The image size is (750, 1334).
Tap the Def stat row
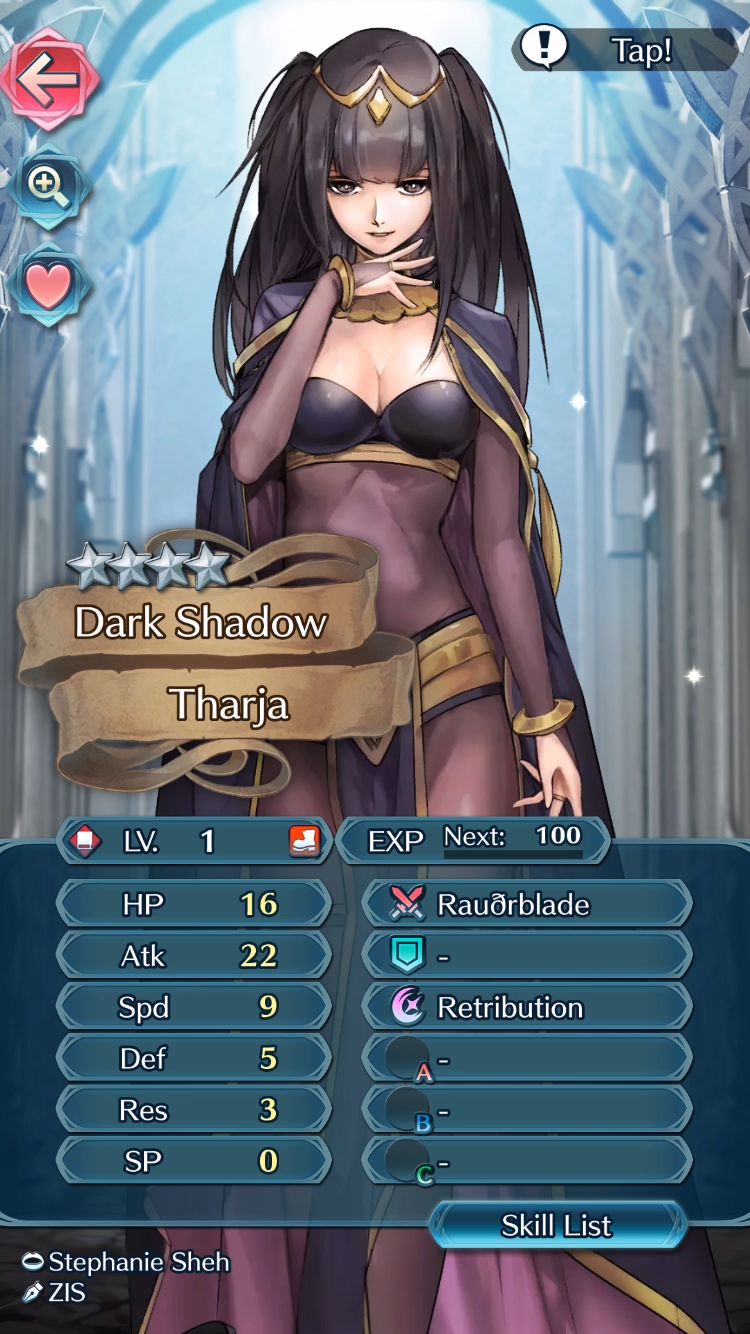[x=194, y=1059]
